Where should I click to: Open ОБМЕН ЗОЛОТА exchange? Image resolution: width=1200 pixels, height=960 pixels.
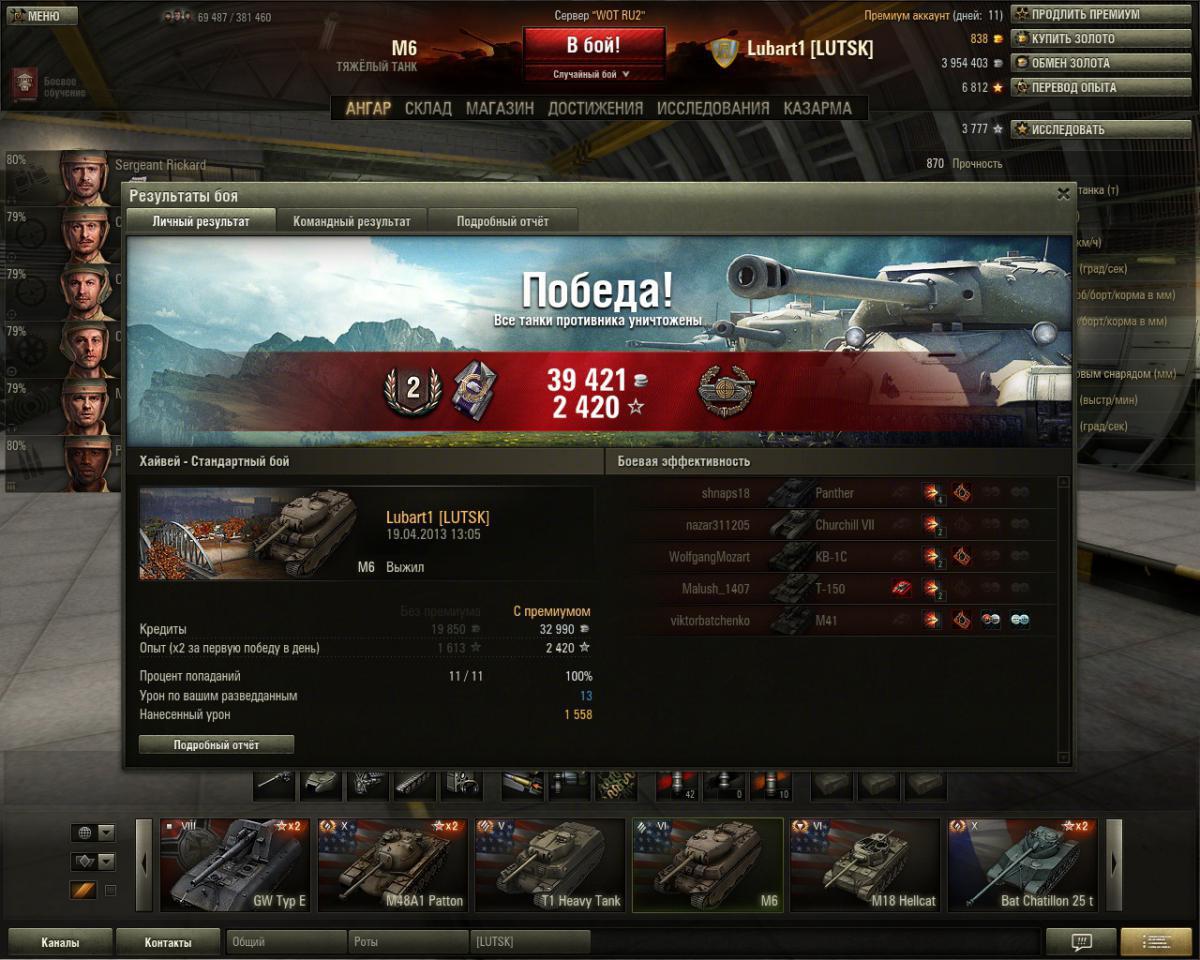1076,63
